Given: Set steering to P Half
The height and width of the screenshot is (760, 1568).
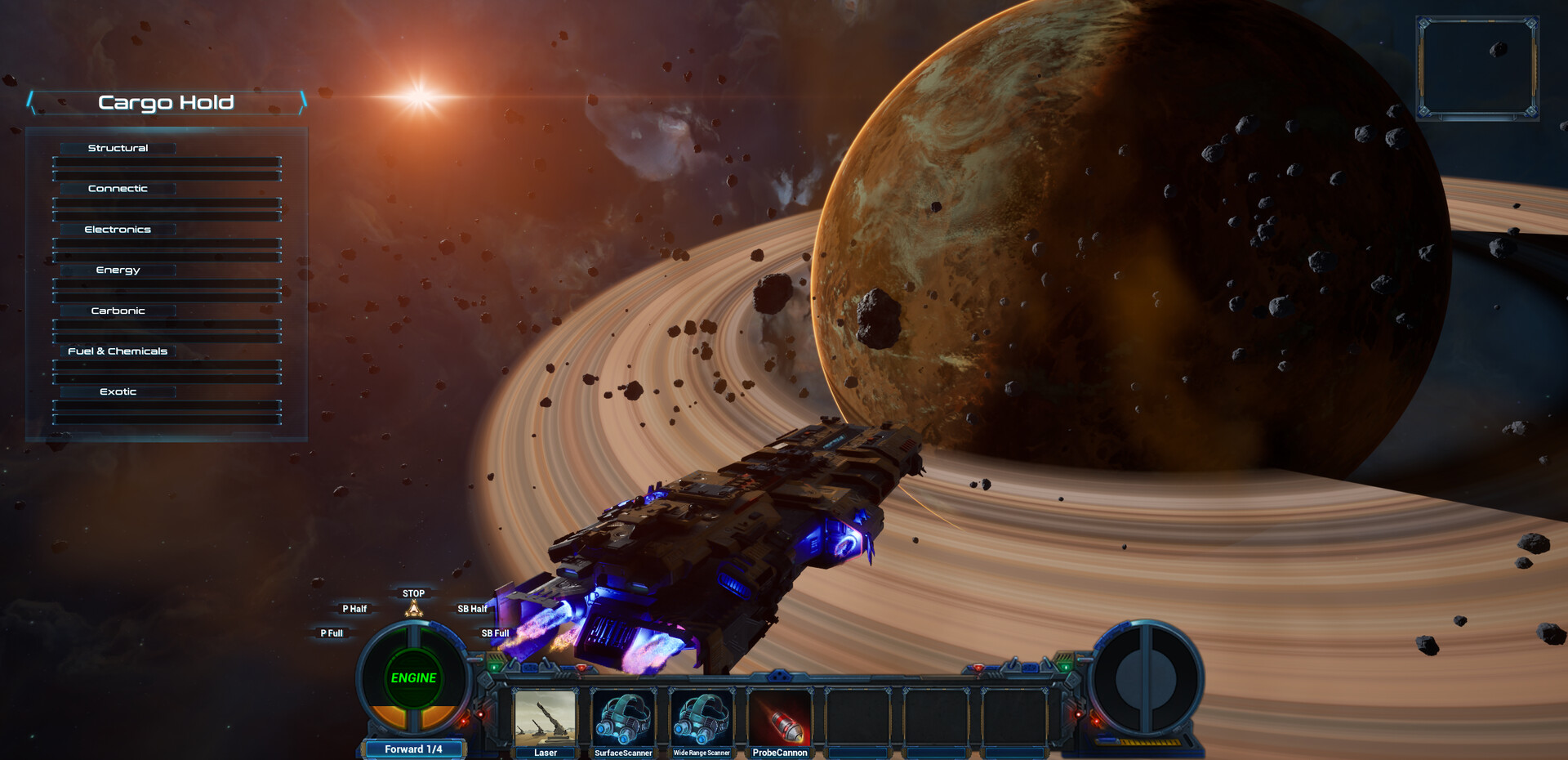Looking at the screenshot, I should (354, 609).
